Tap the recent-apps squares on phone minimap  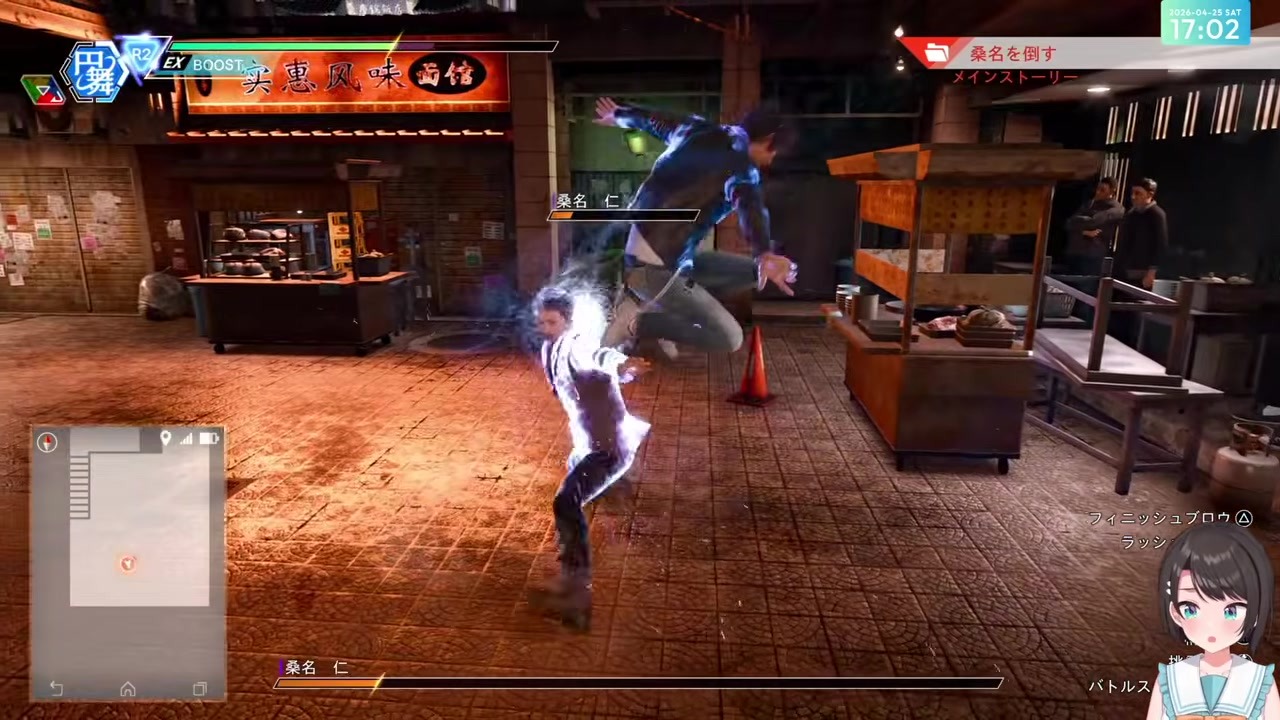[x=200, y=689]
